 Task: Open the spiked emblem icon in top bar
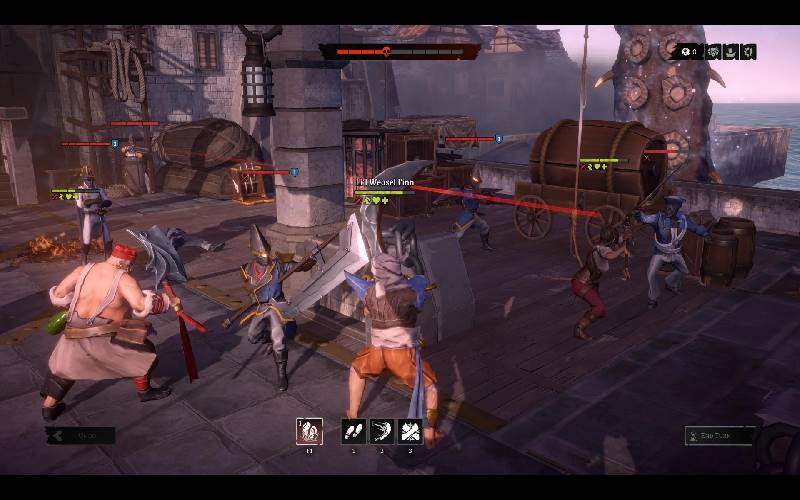click(714, 52)
